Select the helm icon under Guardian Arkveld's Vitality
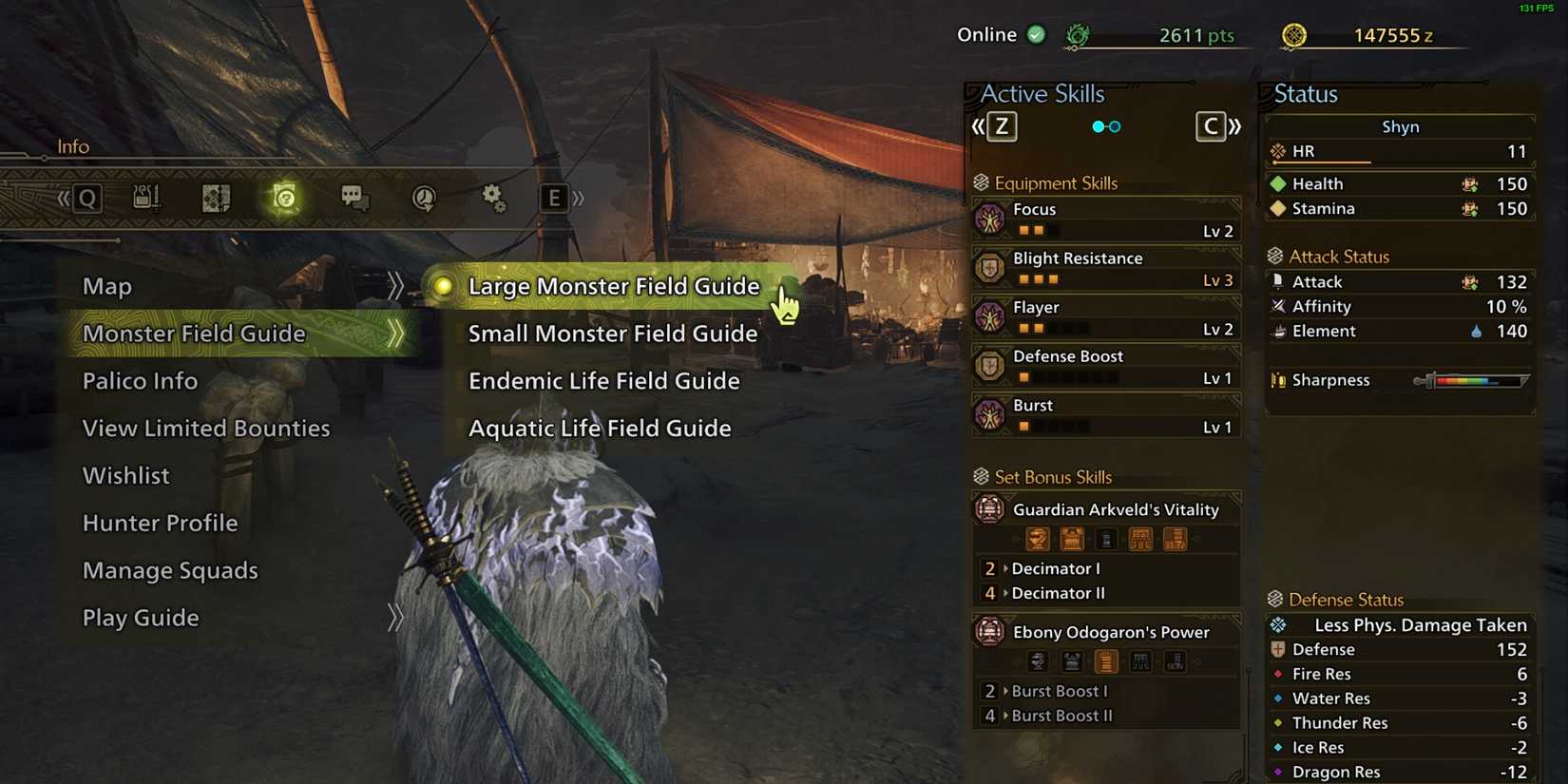1568x784 pixels. tap(1038, 540)
